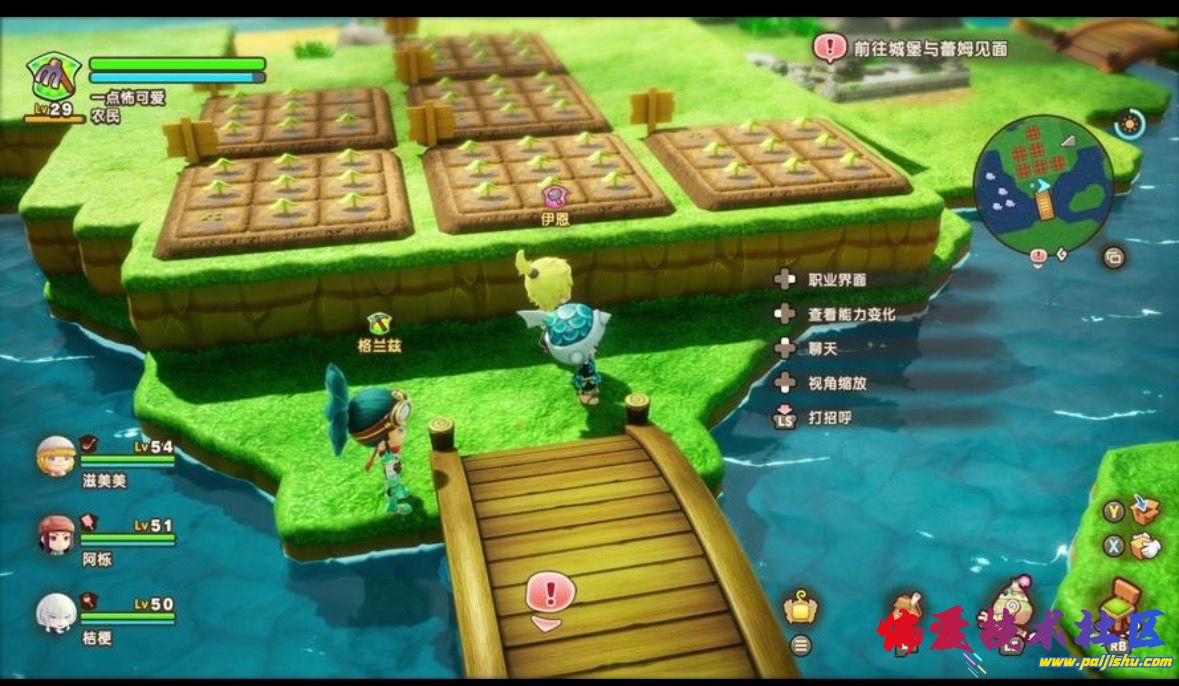Click the sun day-night clock icon

pyautogui.click(x=1131, y=125)
